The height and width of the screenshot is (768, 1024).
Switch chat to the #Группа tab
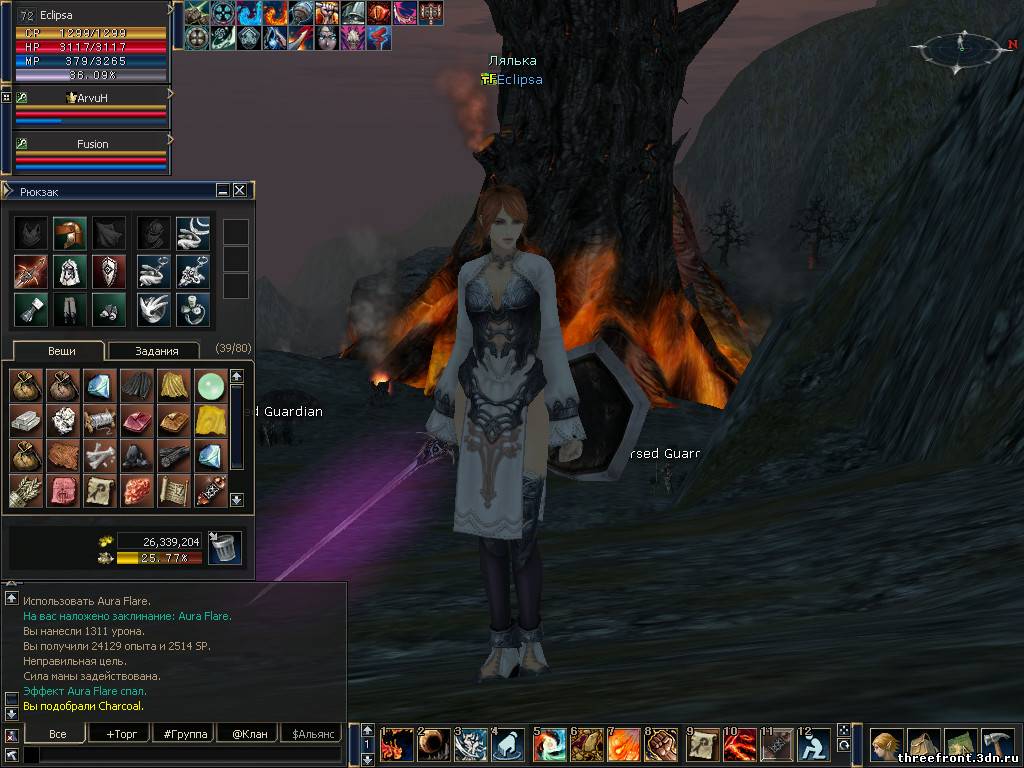184,734
